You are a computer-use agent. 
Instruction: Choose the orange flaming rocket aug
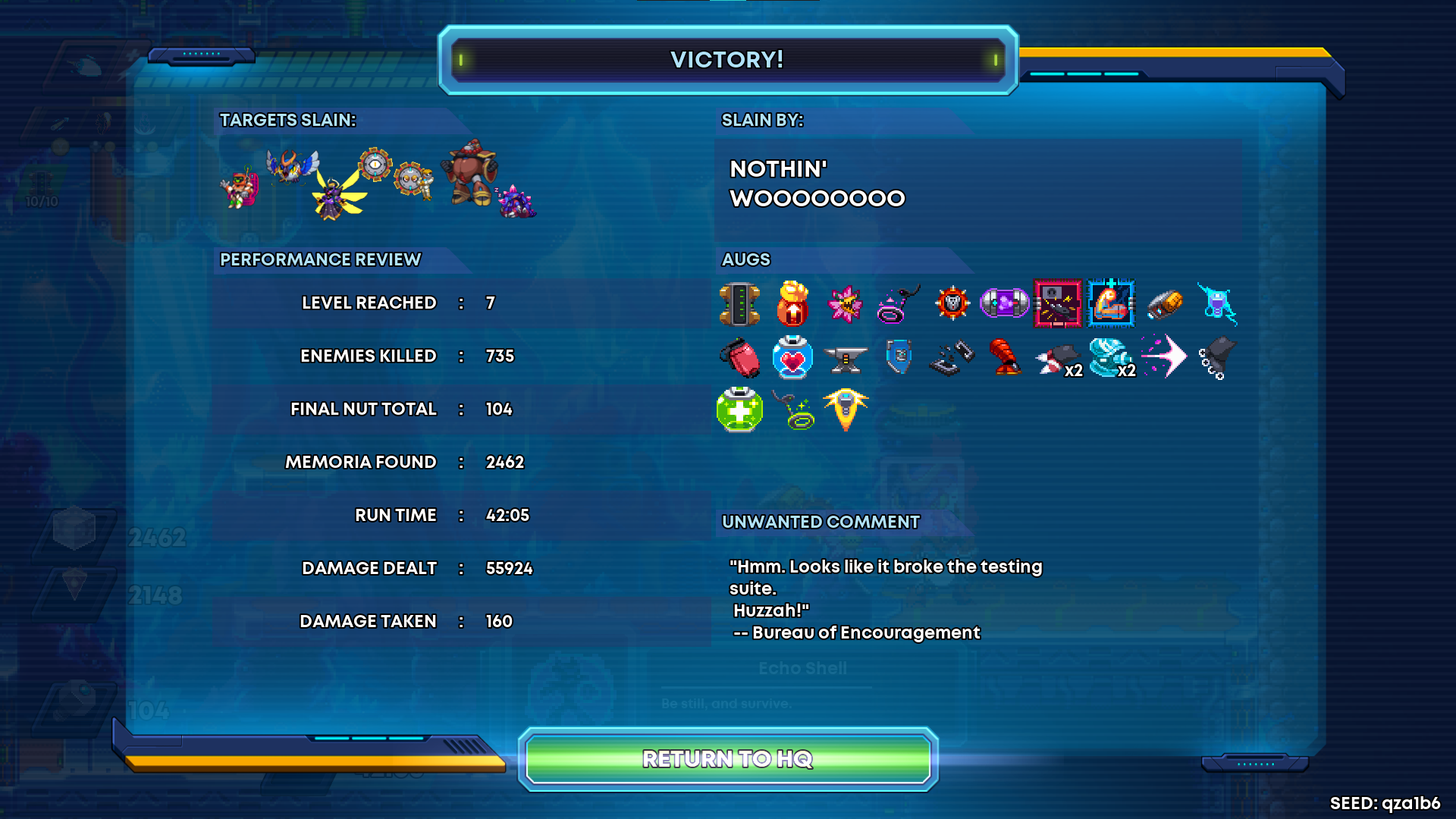tap(846, 409)
